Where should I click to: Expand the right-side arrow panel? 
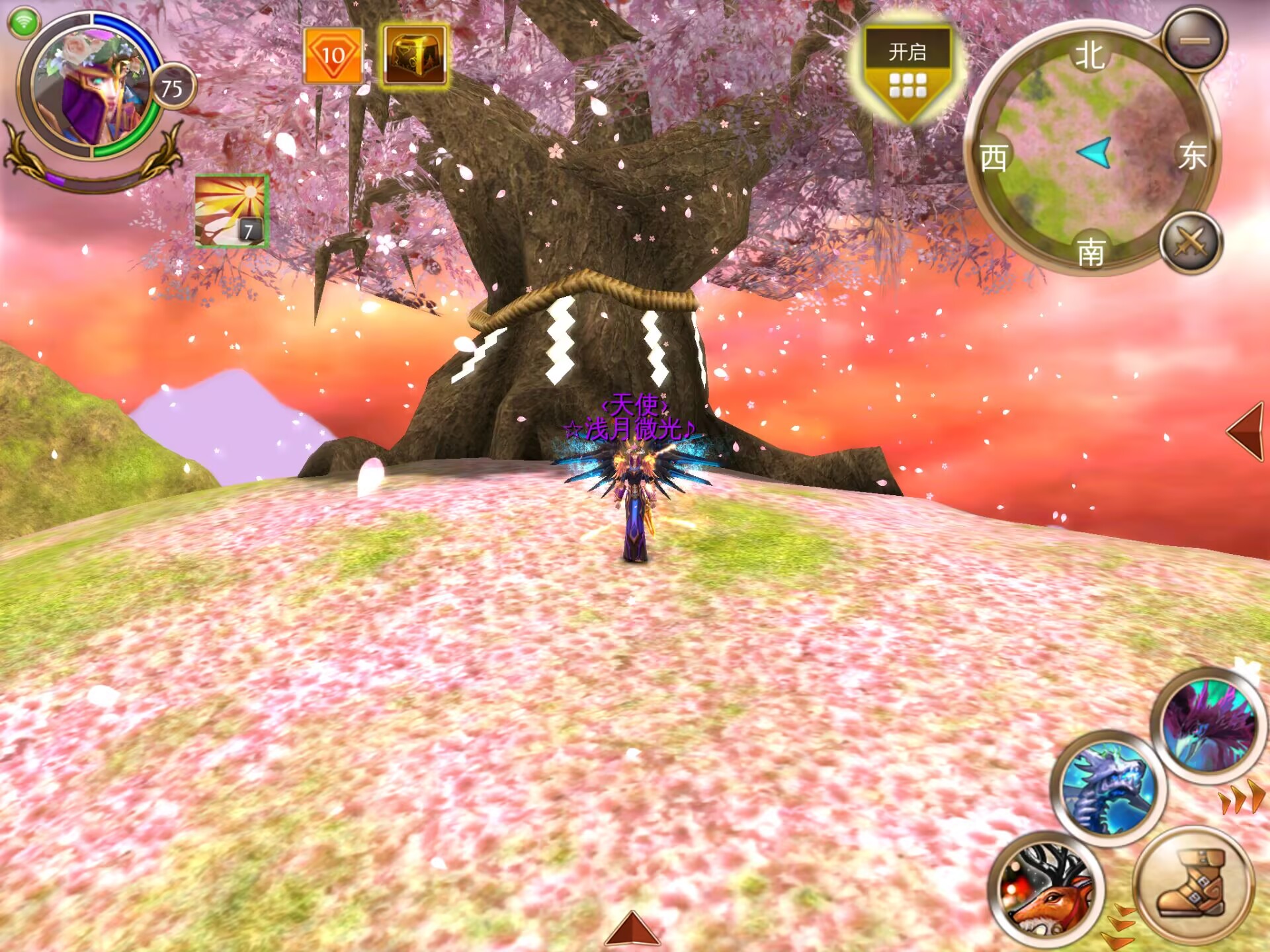pos(1247,430)
